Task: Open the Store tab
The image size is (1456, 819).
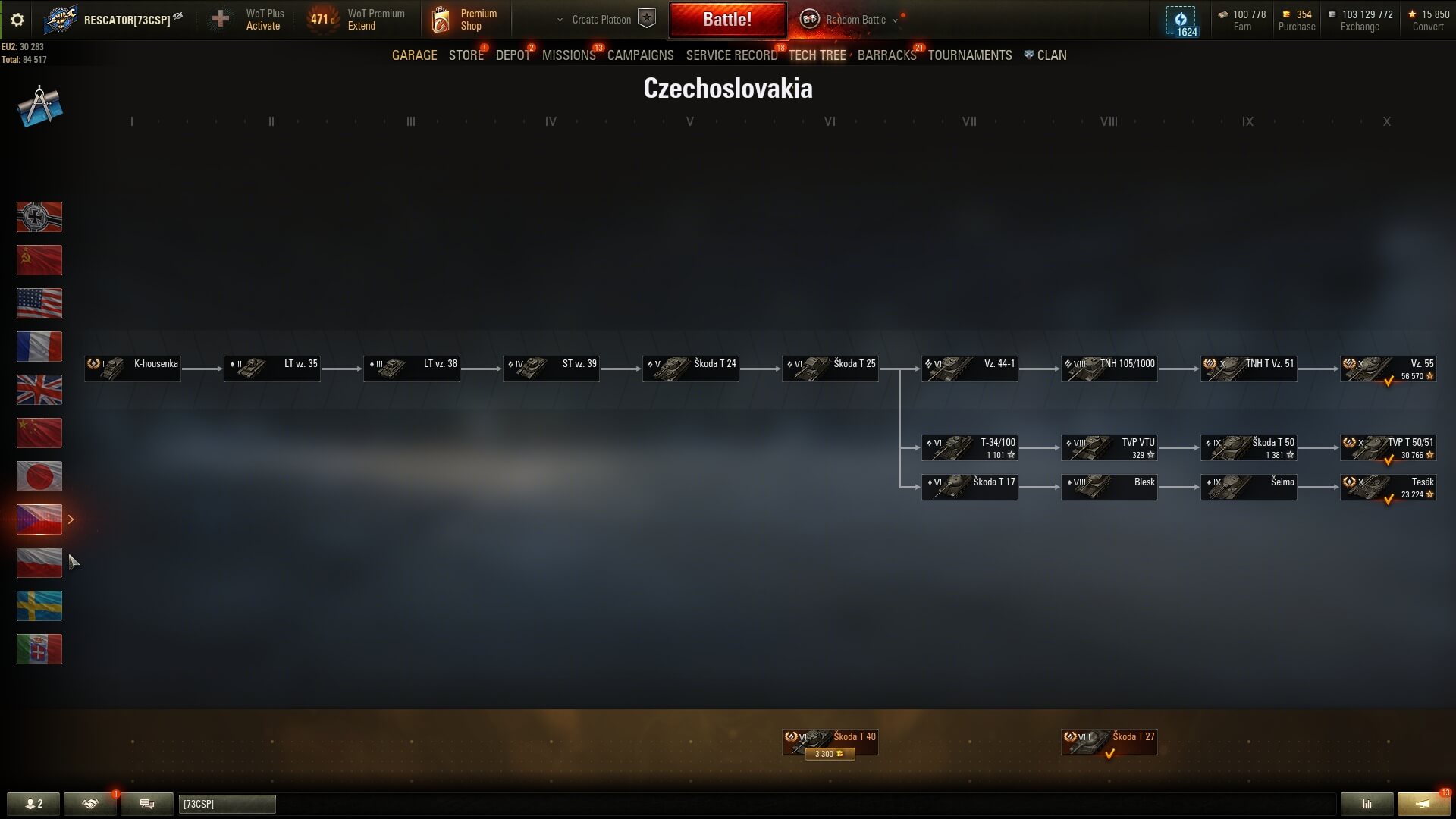Action: (x=466, y=55)
